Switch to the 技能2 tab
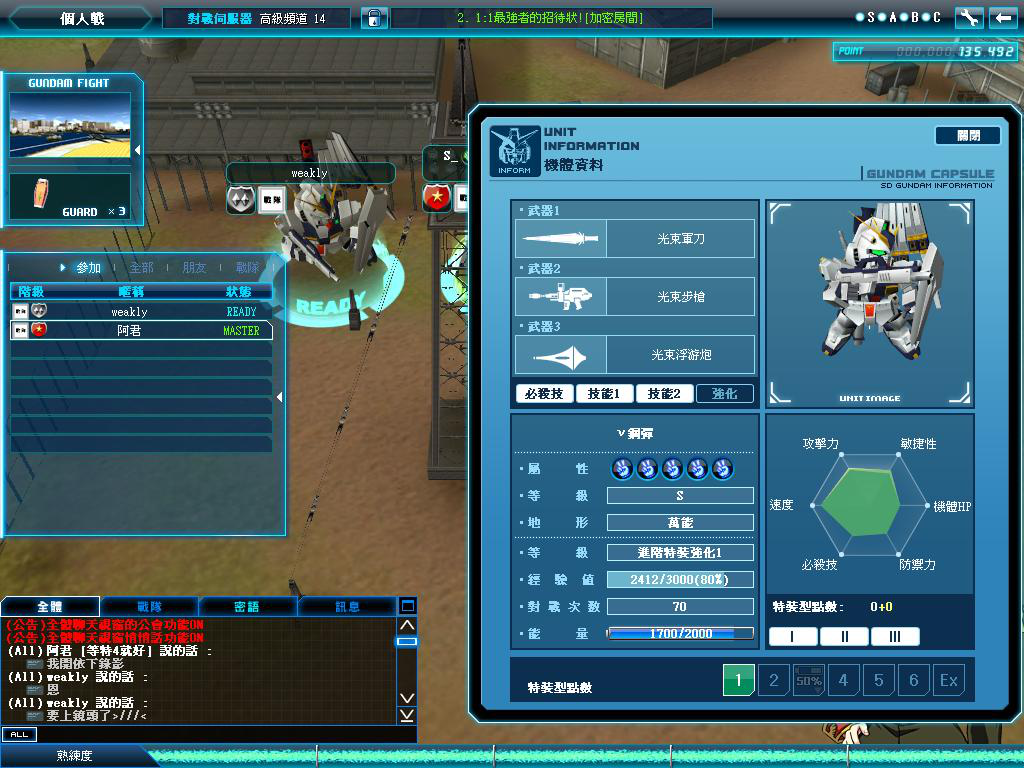 [x=664, y=394]
